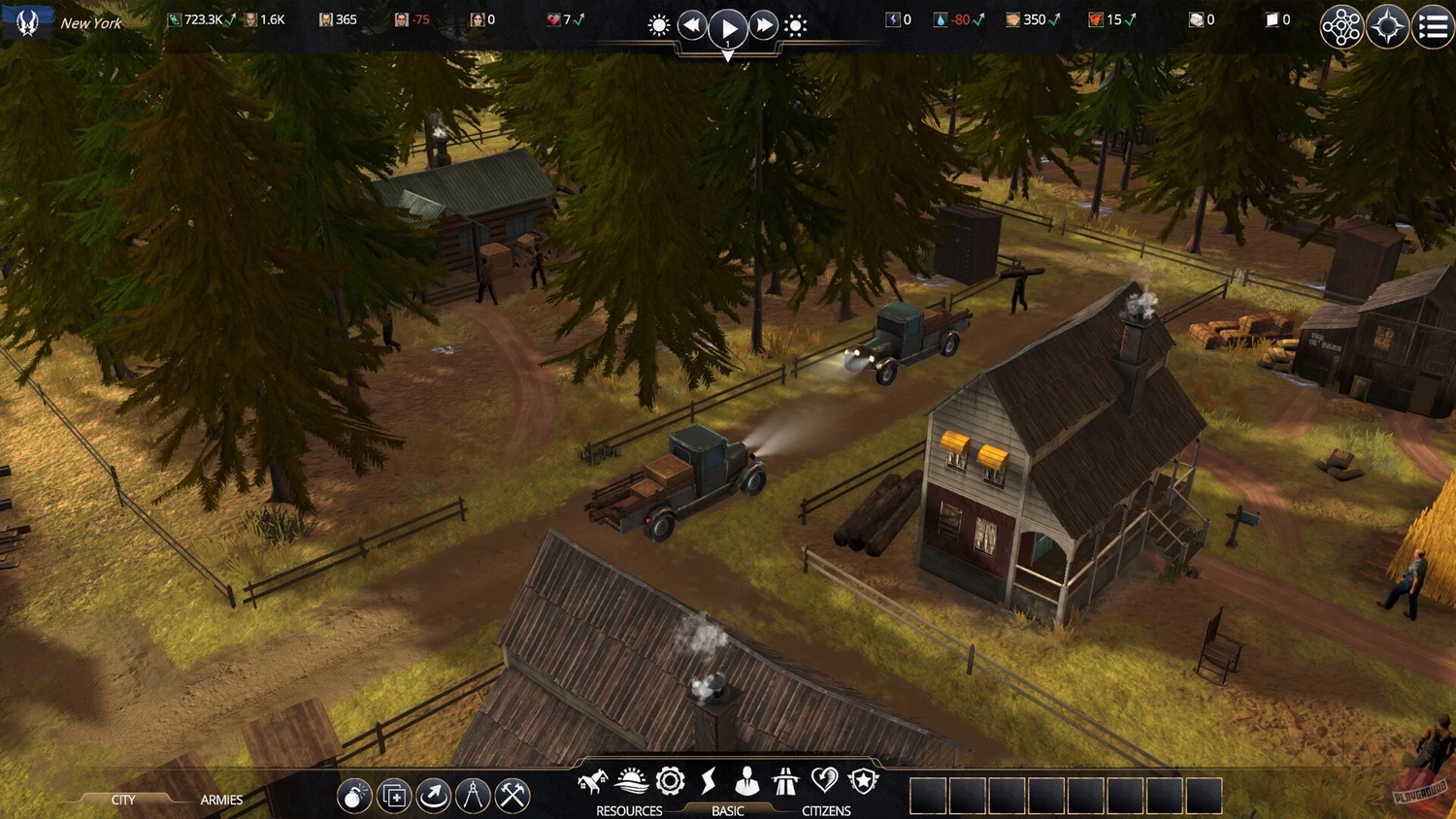Activate the curved arrow relocate tool
1456x819 pixels.
pos(433,796)
